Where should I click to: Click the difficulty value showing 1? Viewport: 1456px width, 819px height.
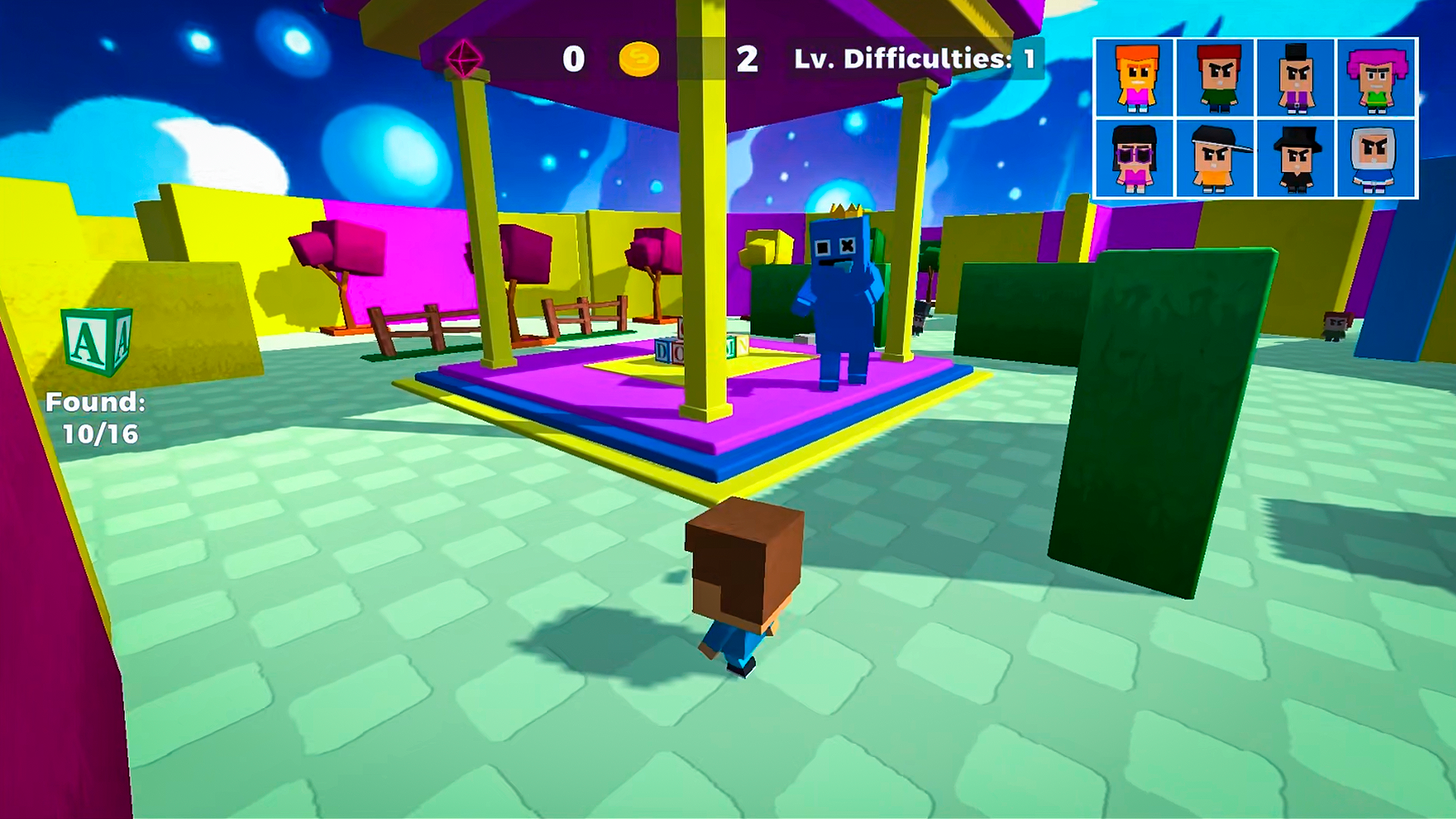click(x=1028, y=57)
